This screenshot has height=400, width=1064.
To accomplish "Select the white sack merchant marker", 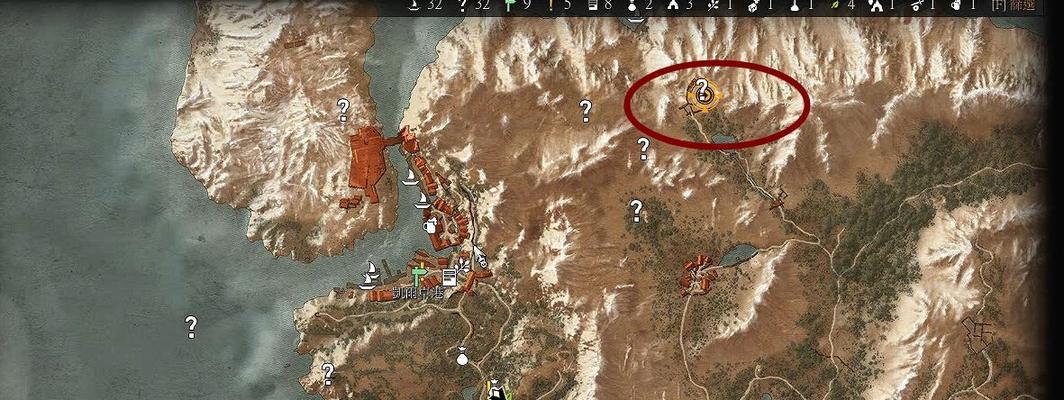I will click(x=462, y=354).
